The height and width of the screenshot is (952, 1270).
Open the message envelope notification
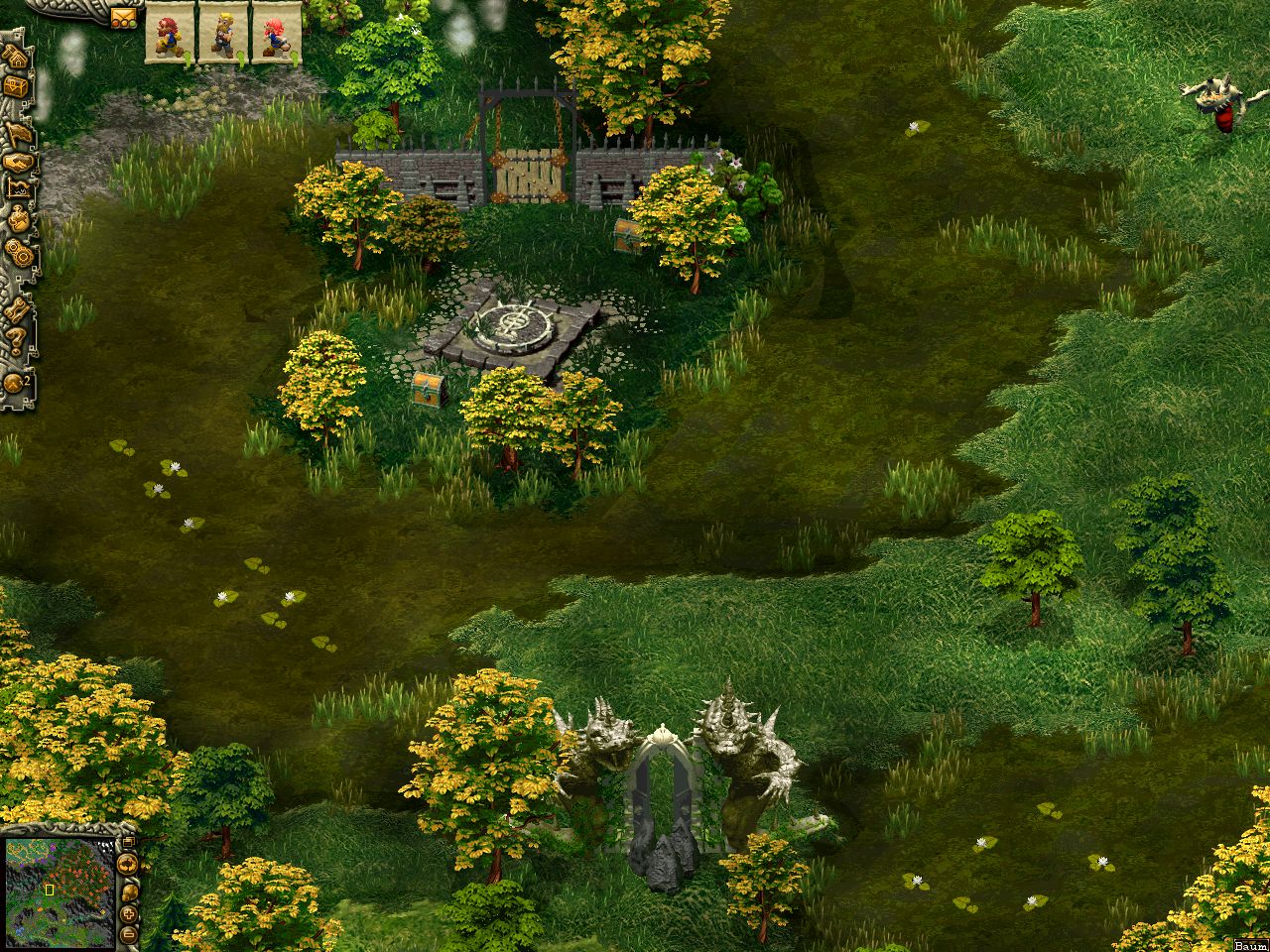(x=121, y=15)
